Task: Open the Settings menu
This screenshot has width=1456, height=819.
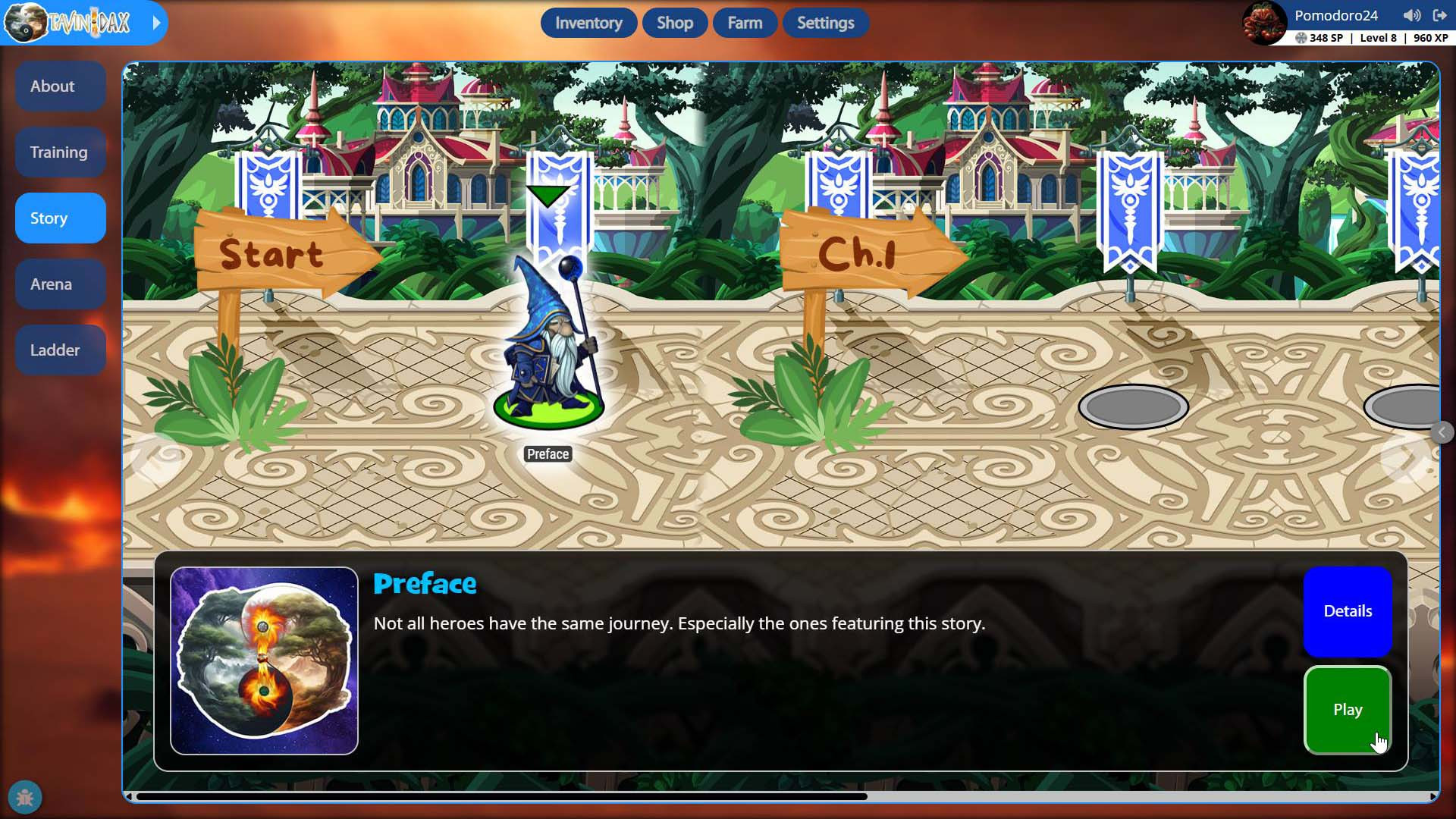Action: (x=825, y=23)
